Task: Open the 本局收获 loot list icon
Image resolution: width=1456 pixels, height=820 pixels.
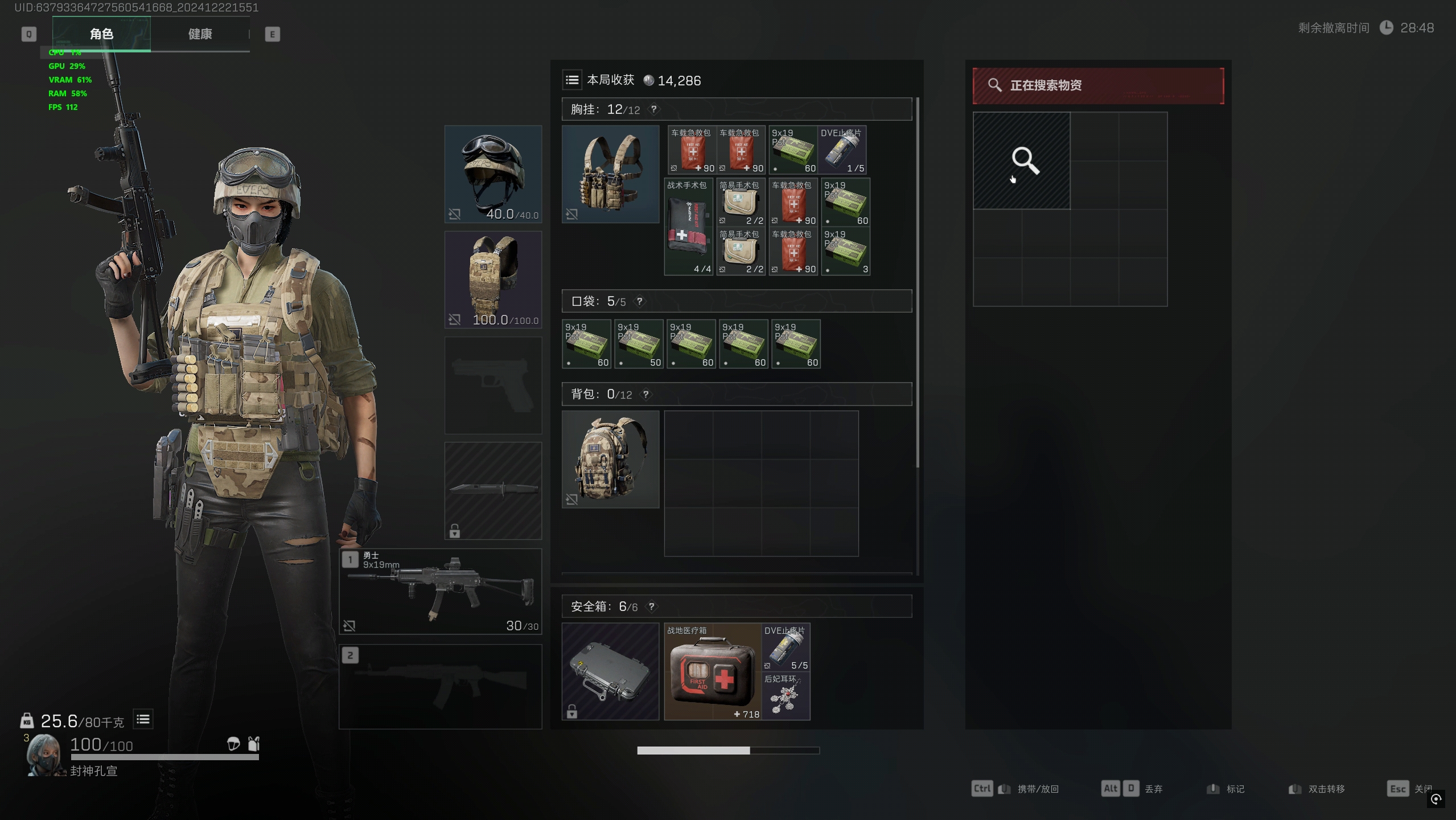Action: (x=572, y=80)
